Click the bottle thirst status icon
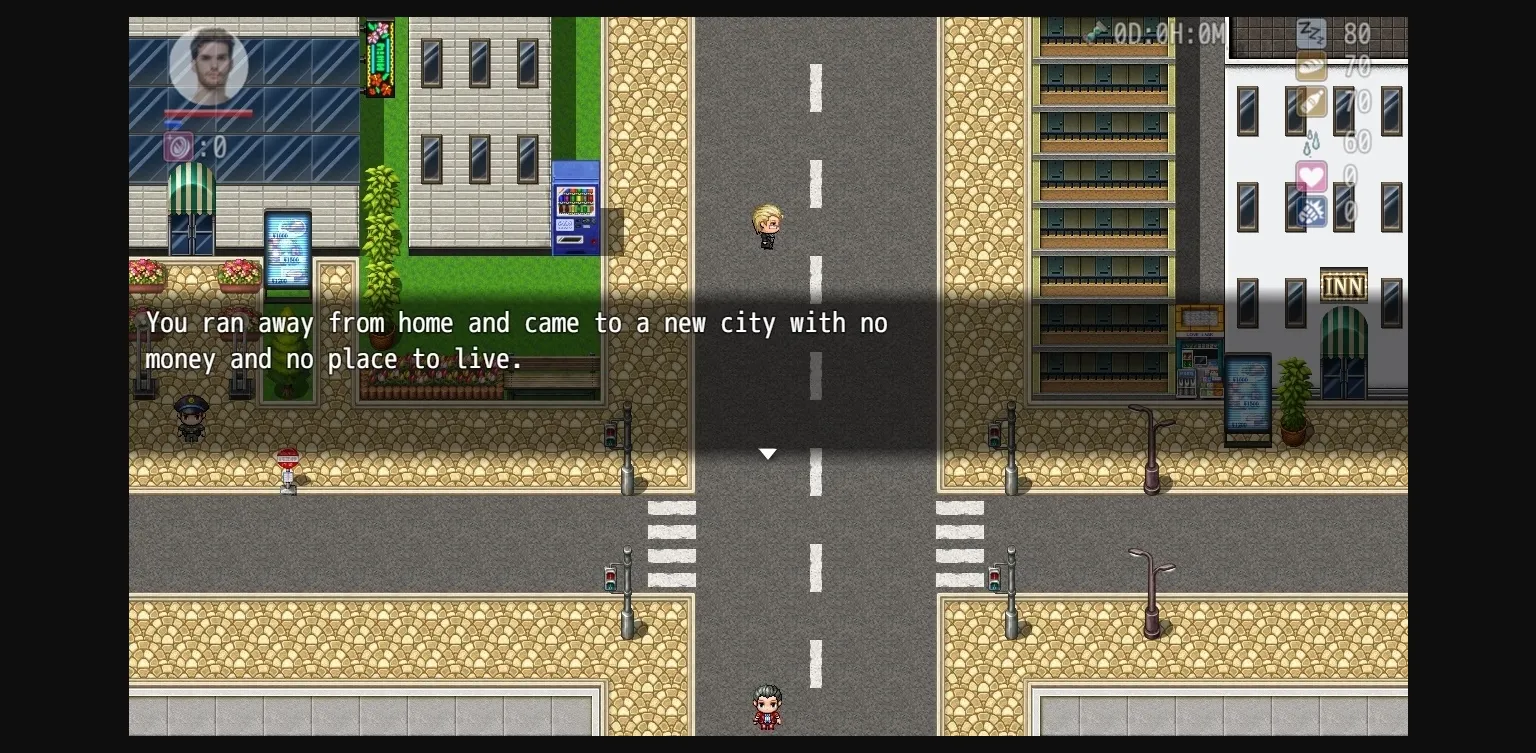The height and width of the screenshot is (753, 1536). (x=1311, y=102)
